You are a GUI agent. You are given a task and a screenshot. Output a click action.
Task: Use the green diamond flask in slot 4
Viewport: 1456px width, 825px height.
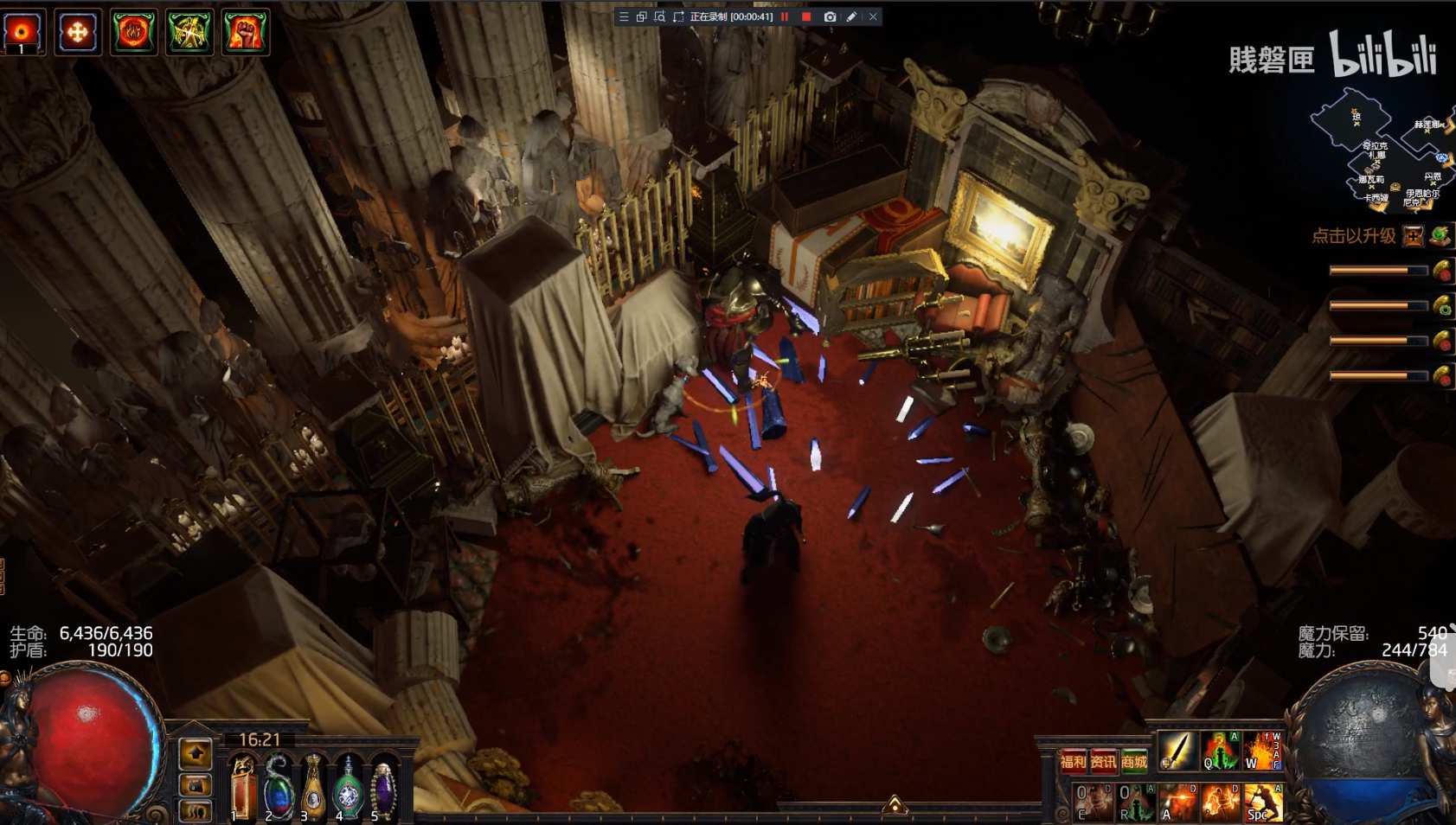pyautogui.click(x=348, y=787)
